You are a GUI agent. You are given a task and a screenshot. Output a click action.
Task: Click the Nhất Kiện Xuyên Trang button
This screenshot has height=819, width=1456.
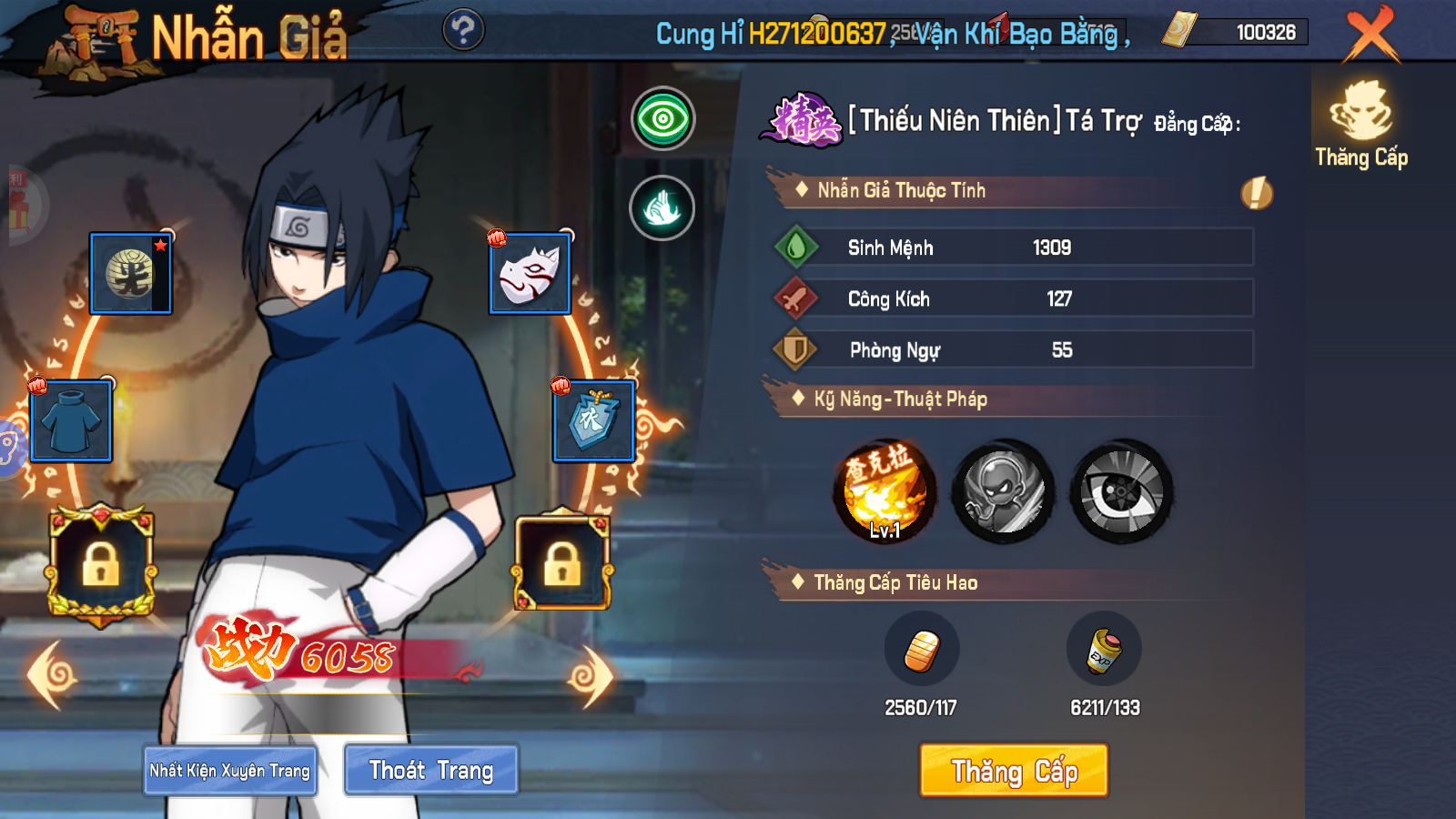(229, 769)
